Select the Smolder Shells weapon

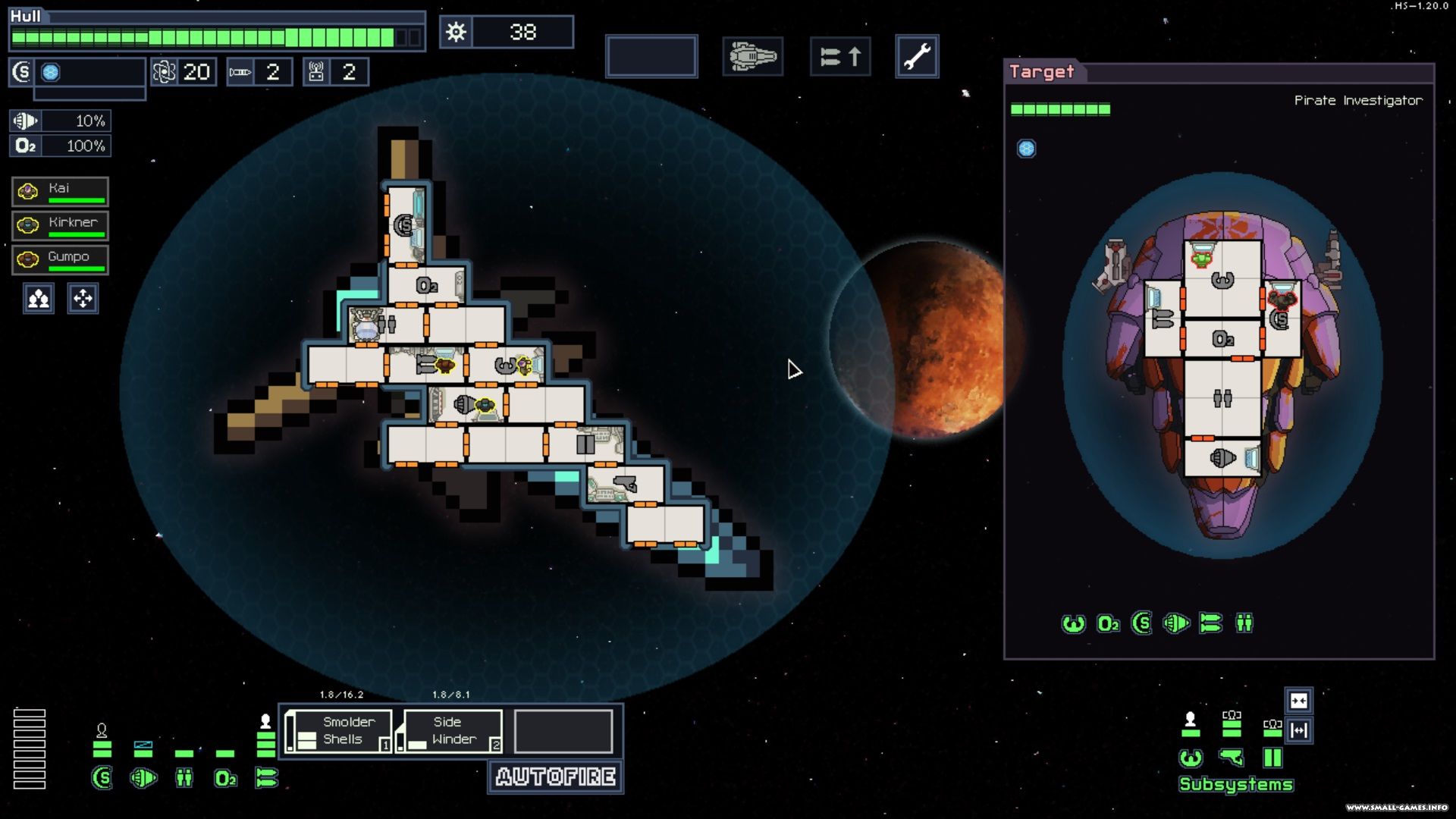click(340, 731)
